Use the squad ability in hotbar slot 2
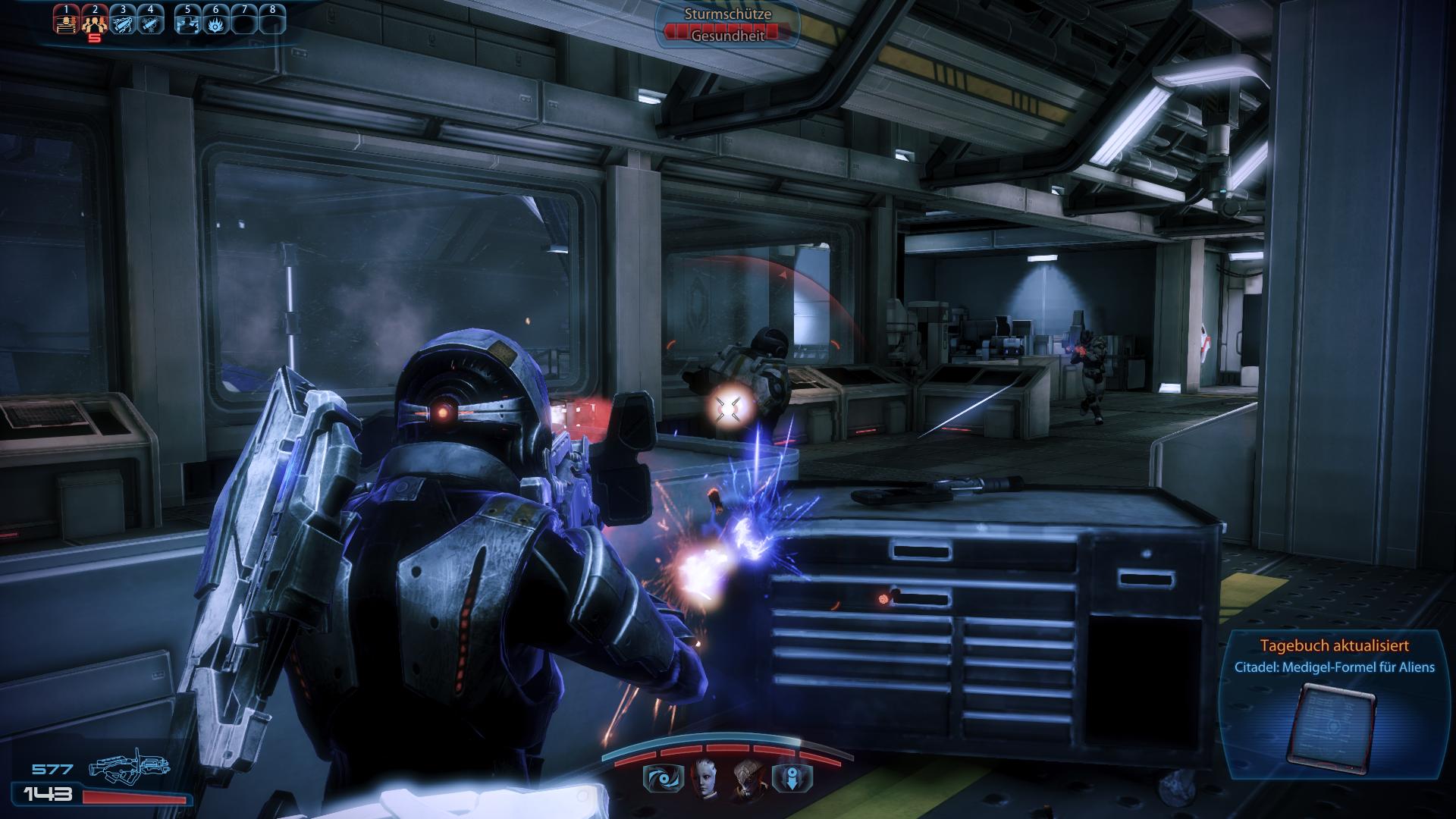 coord(94,21)
